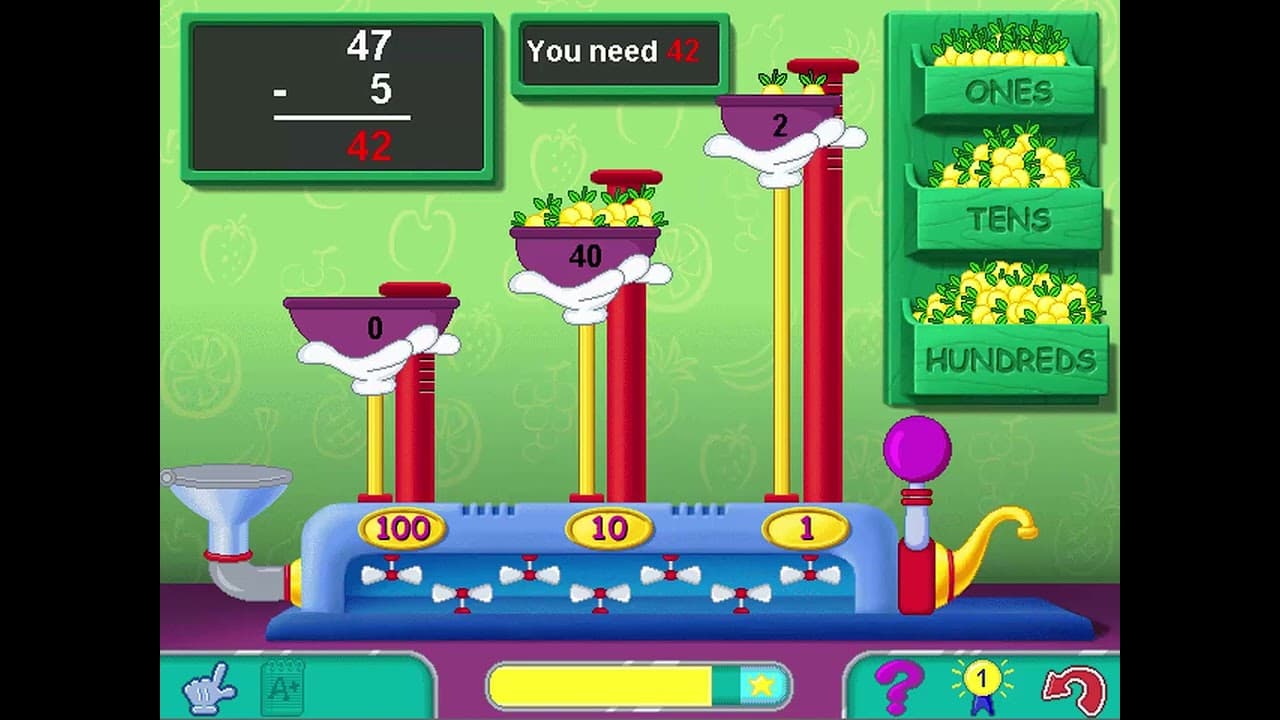The image size is (1280, 720).
Task: Click the purple question mark help icon
Action: pyautogui.click(x=903, y=685)
